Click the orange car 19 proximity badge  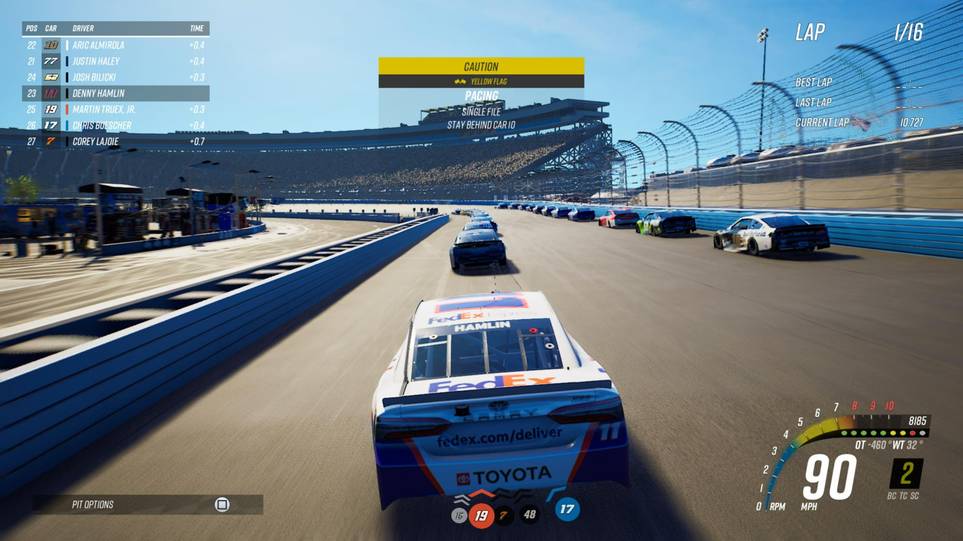coord(482,515)
